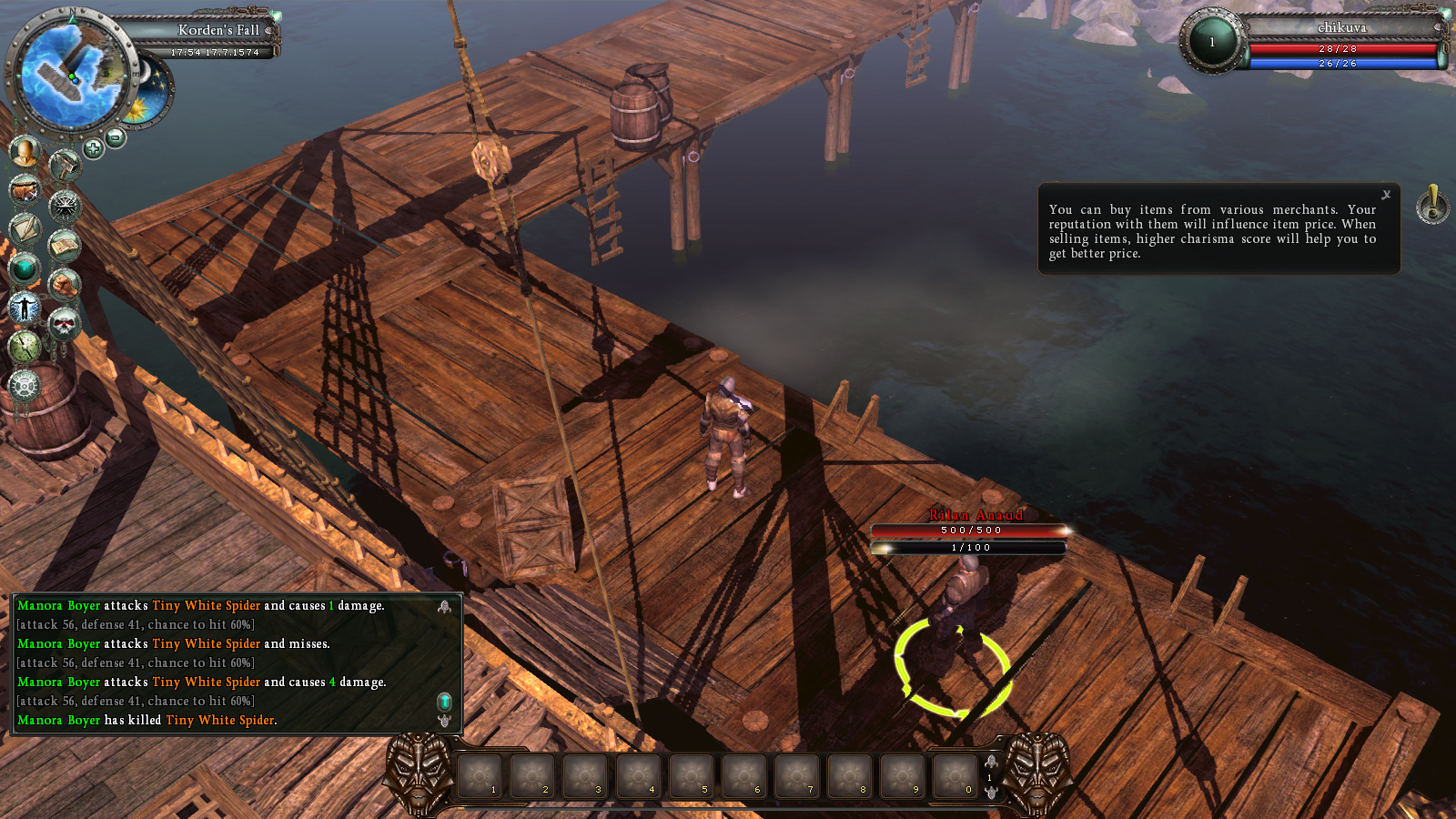This screenshot has height=819, width=1456.
Task: Click the red-eyed skull icon
Action: coord(64,323)
